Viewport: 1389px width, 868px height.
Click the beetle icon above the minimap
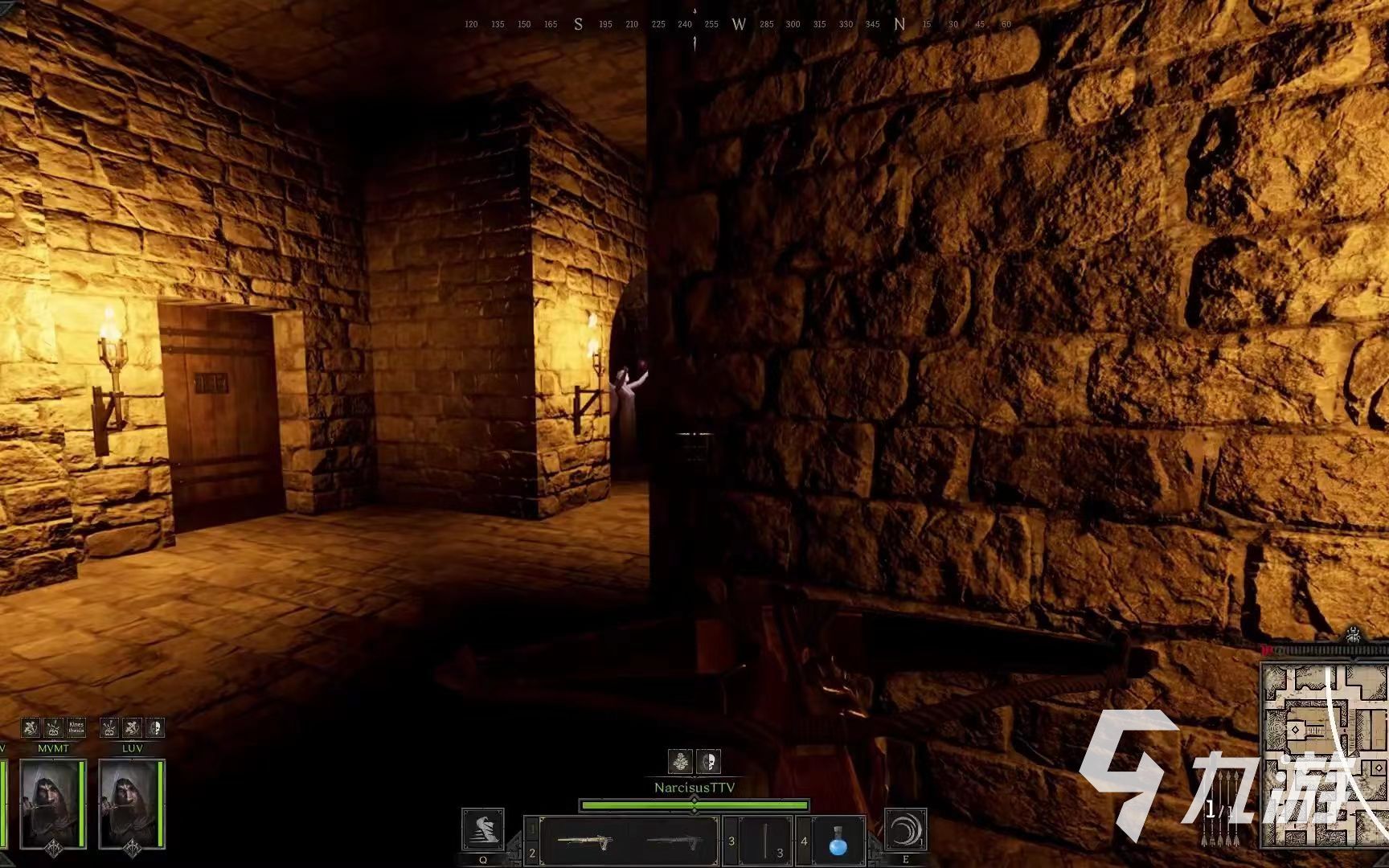click(x=1354, y=634)
